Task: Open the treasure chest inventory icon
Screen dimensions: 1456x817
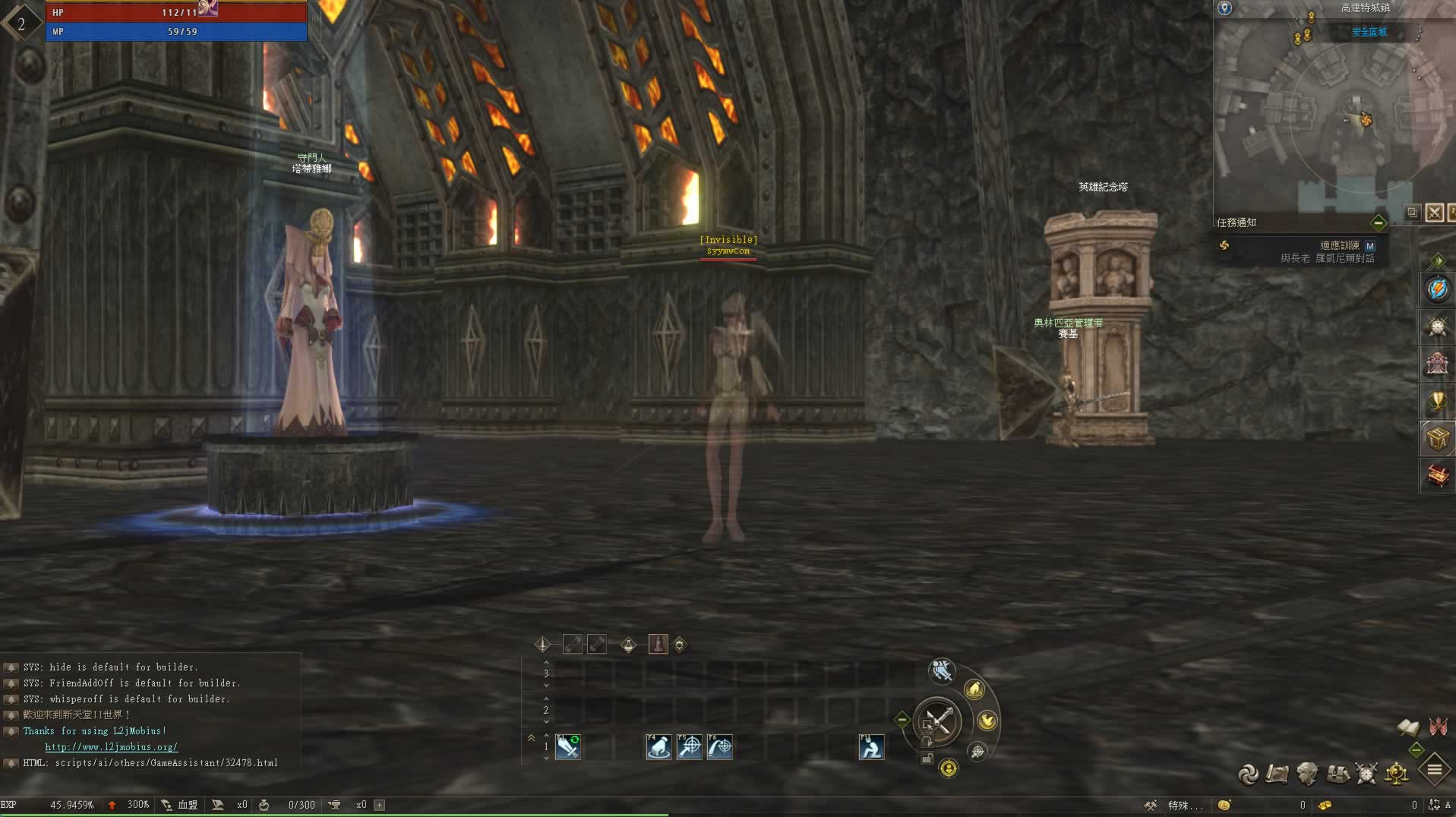Action: [x=1338, y=774]
